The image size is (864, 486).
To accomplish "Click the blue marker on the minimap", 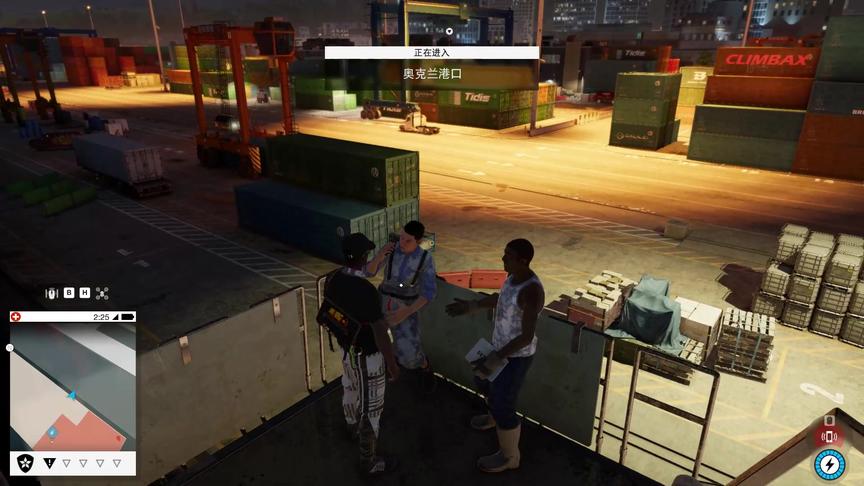I will [x=52, y=433].
